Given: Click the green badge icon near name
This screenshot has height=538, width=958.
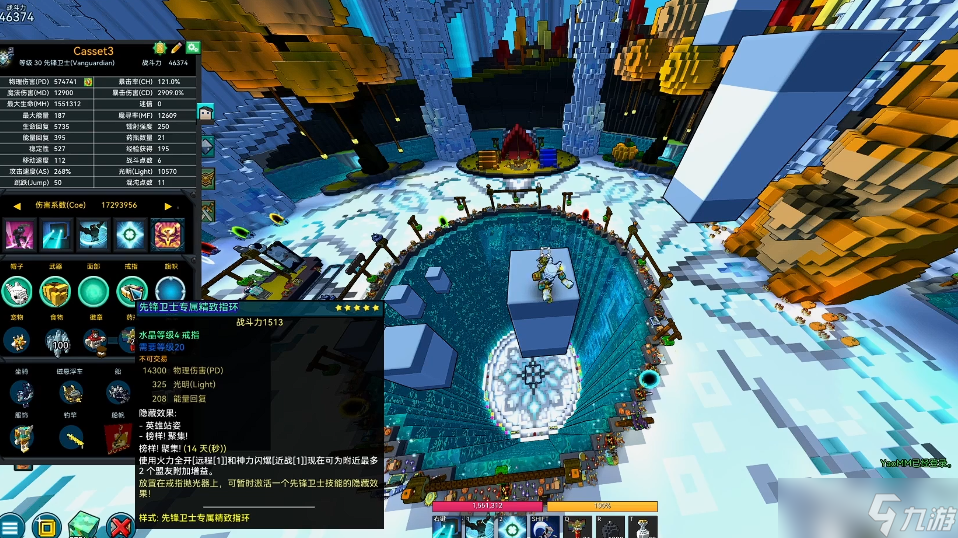Looking at the screenshot, I should tap(160, 47).
